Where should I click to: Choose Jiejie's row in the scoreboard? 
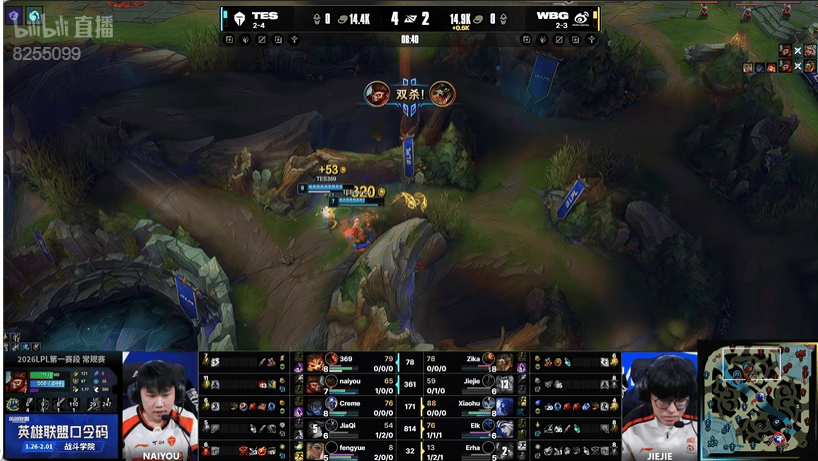(x=470, y=384)
